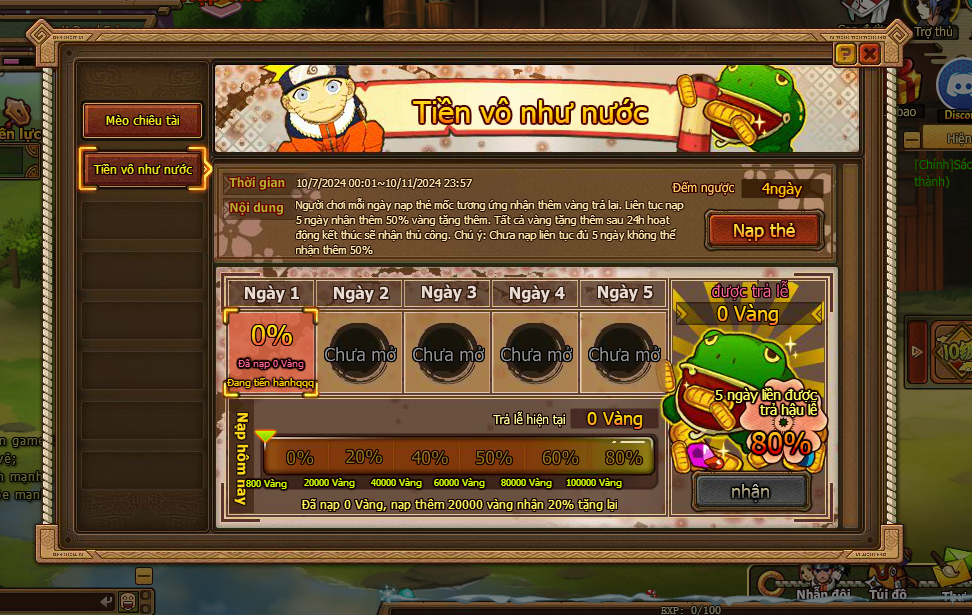
Task: Open the yellow question mark help
Action: pyautogui.click(x=845, y=54)
